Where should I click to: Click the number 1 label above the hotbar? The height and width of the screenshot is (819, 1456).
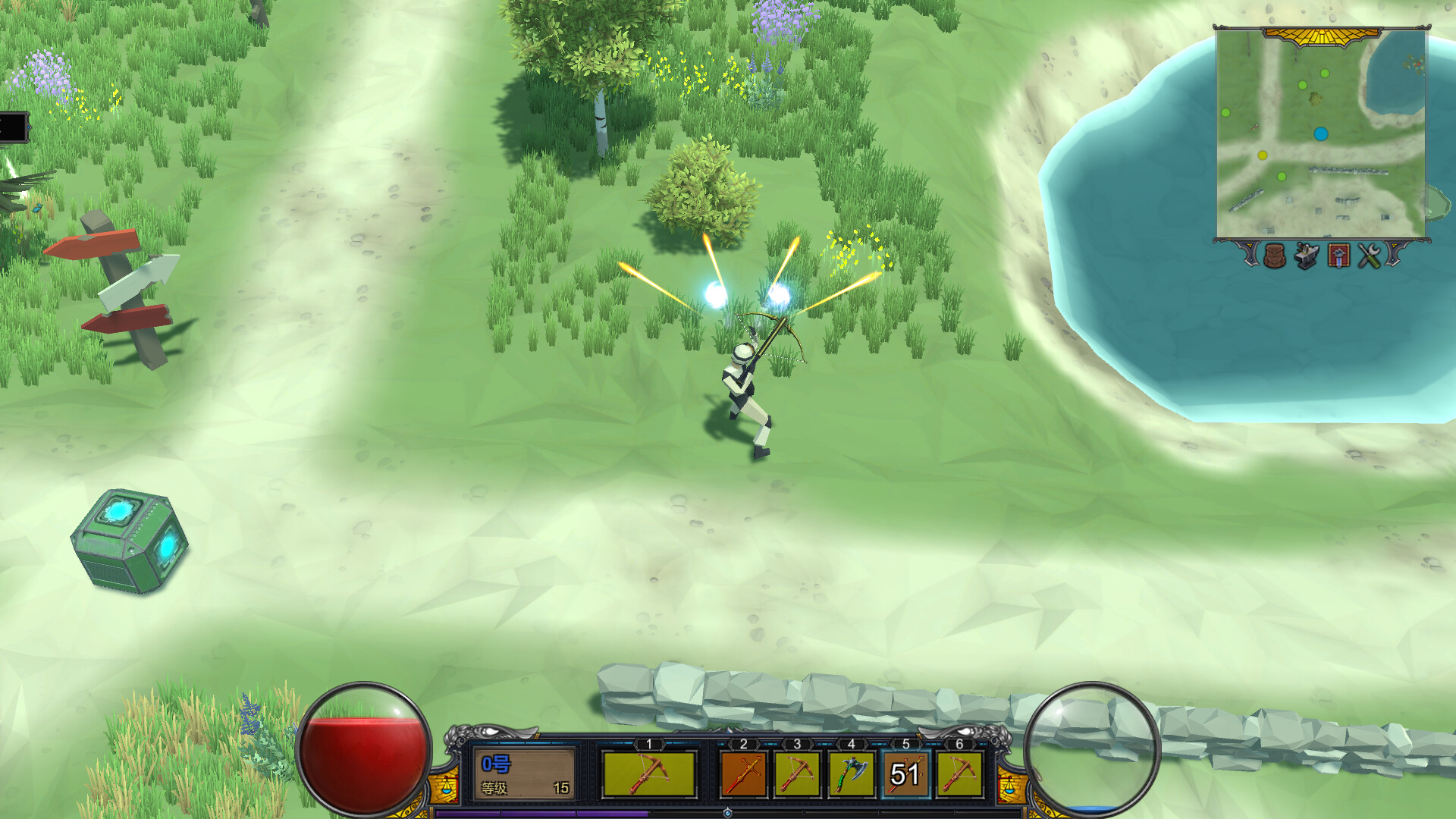point(649,743)
